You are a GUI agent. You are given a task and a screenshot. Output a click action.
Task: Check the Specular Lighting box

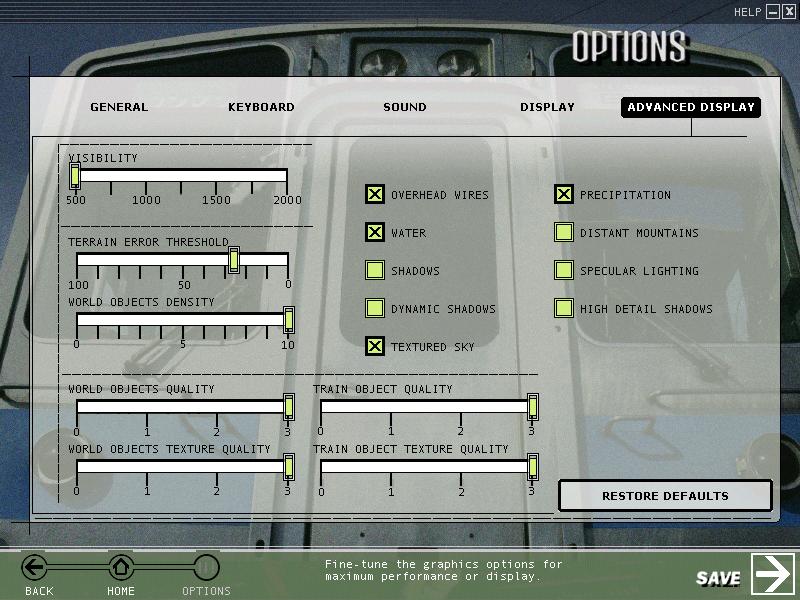point(564,271)
